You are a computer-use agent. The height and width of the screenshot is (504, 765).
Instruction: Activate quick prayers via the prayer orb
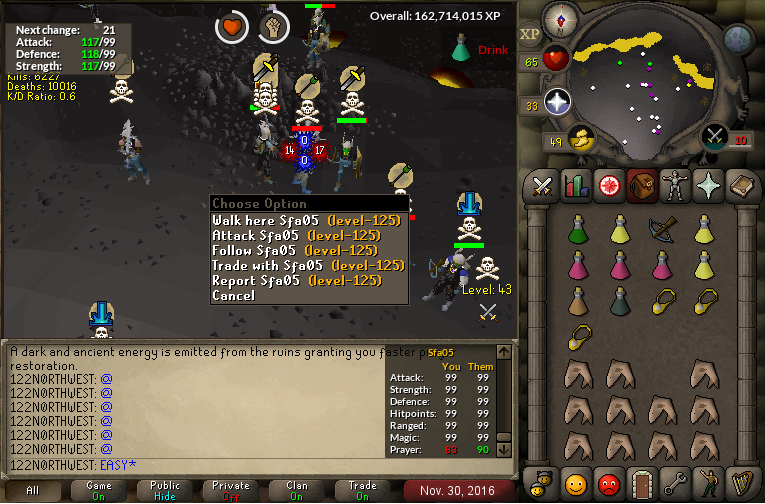click(557, 103)
